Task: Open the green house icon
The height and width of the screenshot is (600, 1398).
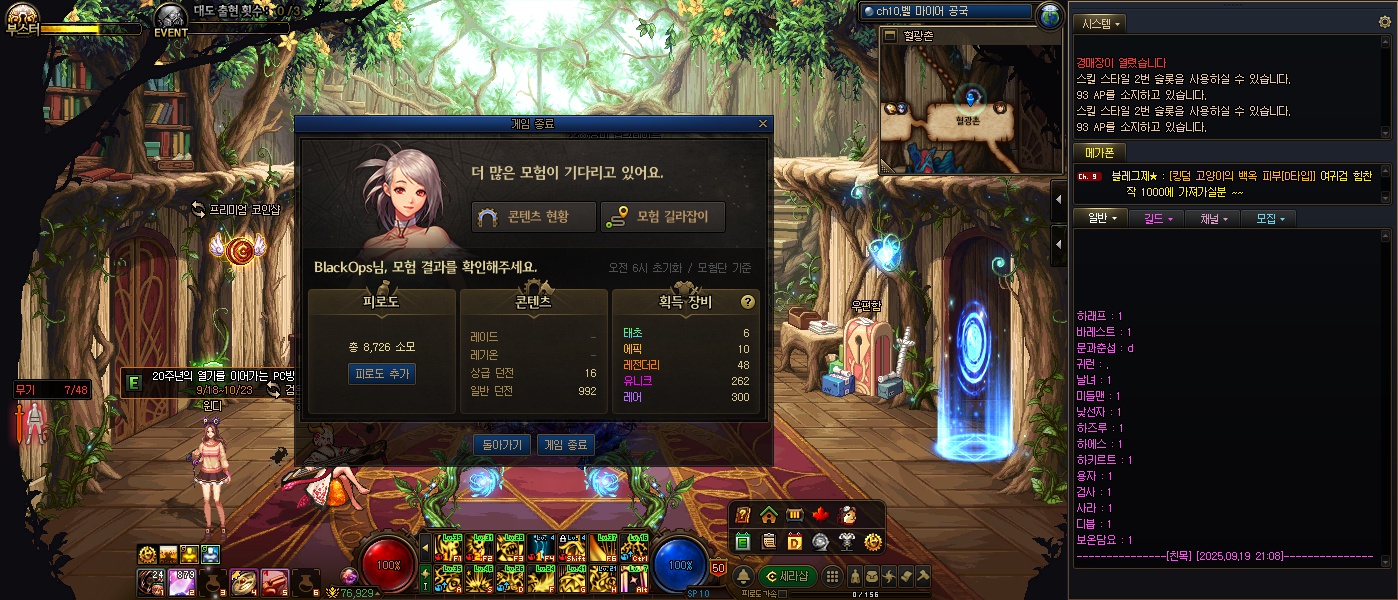Action: click(x=769, y=516)
